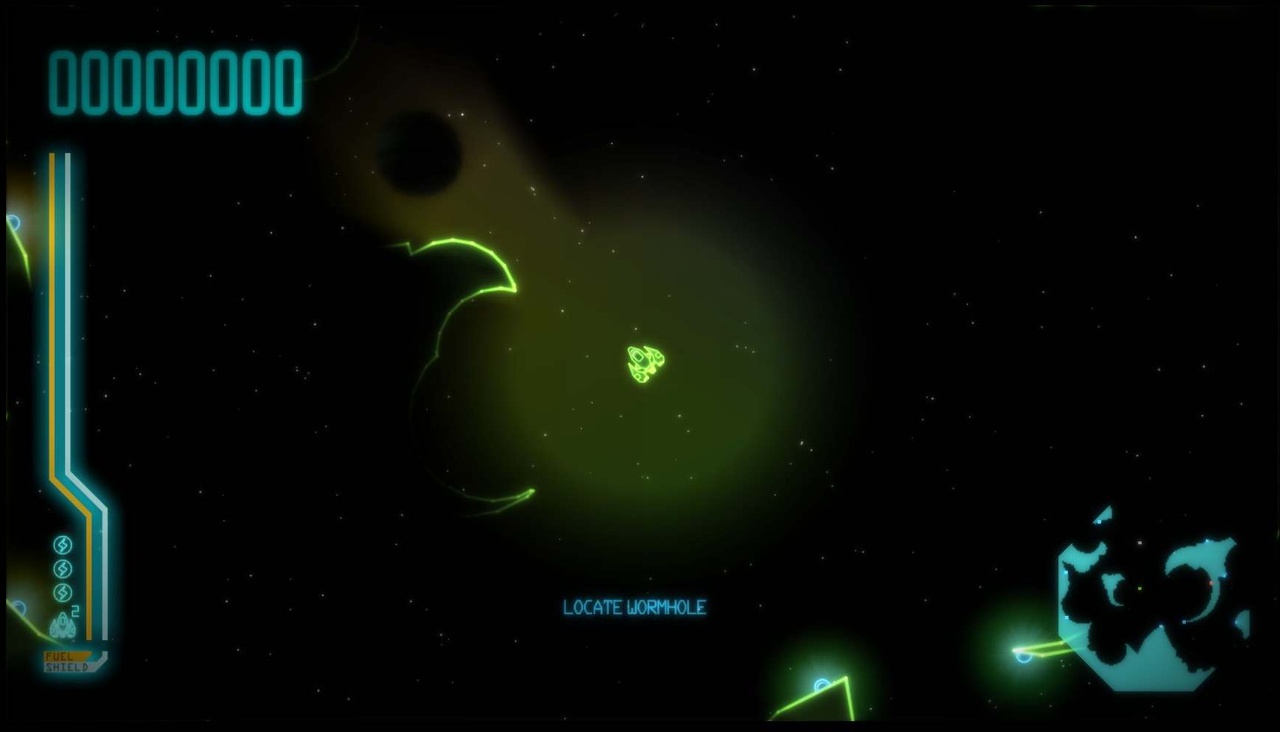Open the FUEL gauge readout
This screenshot has width=1280, height=732.
coord(59,654)
